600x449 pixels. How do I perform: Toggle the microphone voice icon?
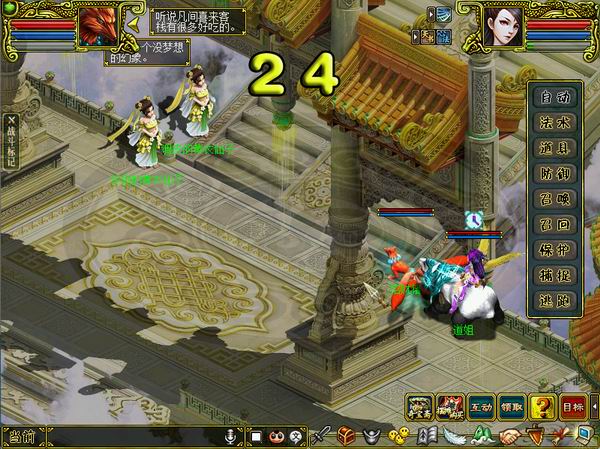231,437
